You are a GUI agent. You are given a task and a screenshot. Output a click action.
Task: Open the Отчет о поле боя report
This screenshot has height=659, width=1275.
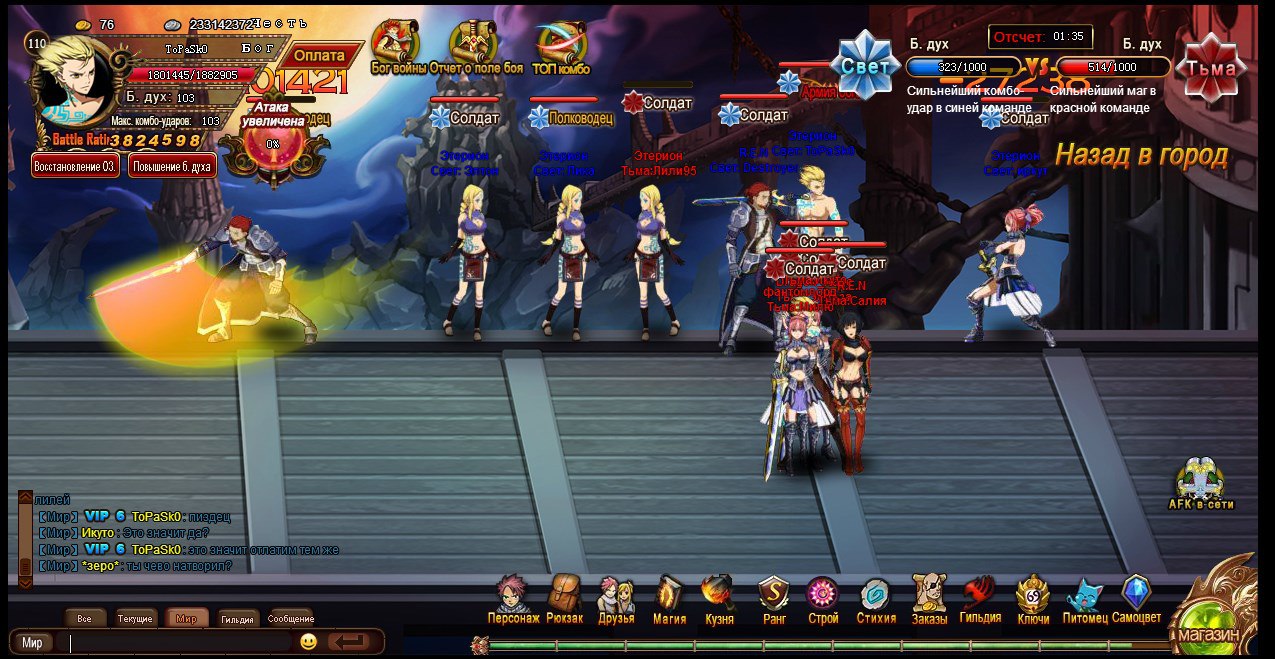tap(475, 46)
